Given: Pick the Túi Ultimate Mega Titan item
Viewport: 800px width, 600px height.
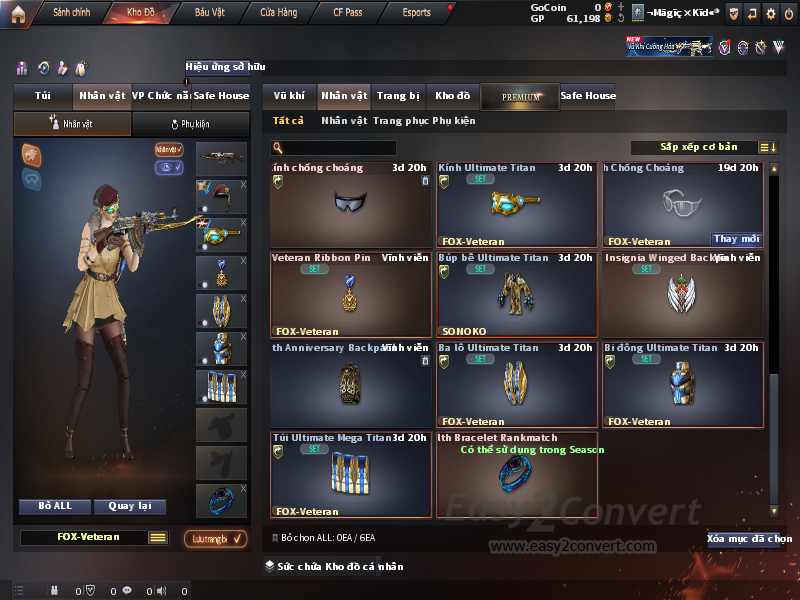Looking at the screenshot, I should pyautogui.click(x=350, y=474).
